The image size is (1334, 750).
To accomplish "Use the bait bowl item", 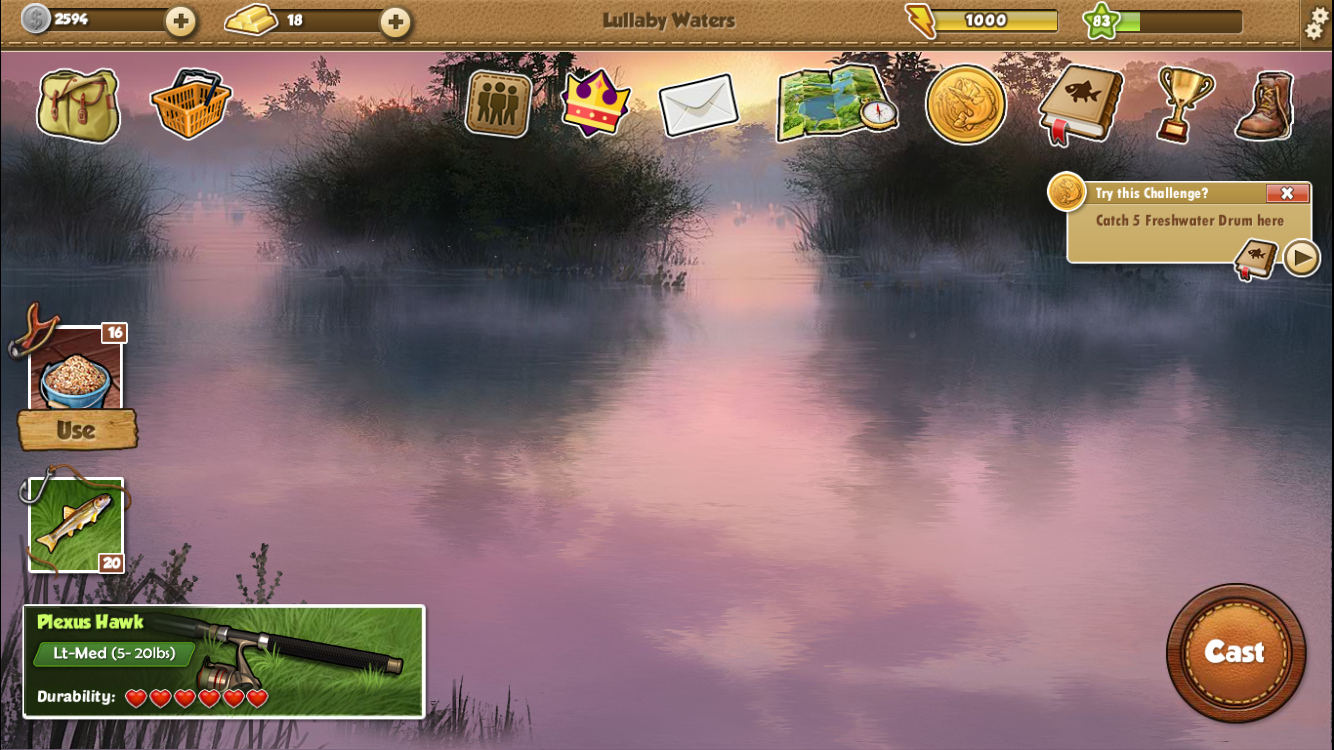I will click(78, 431).
